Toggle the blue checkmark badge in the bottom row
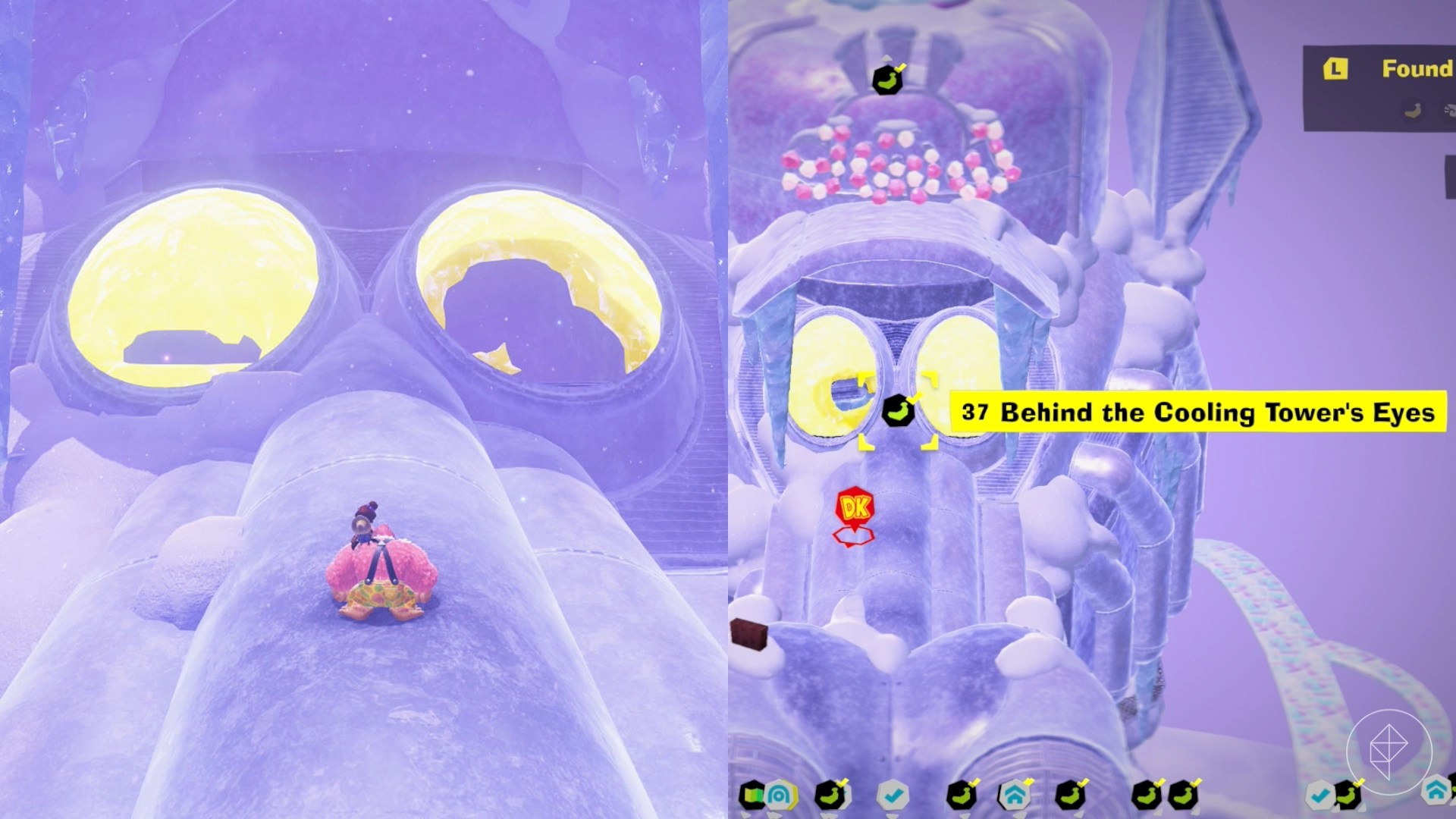 point(893,793)
